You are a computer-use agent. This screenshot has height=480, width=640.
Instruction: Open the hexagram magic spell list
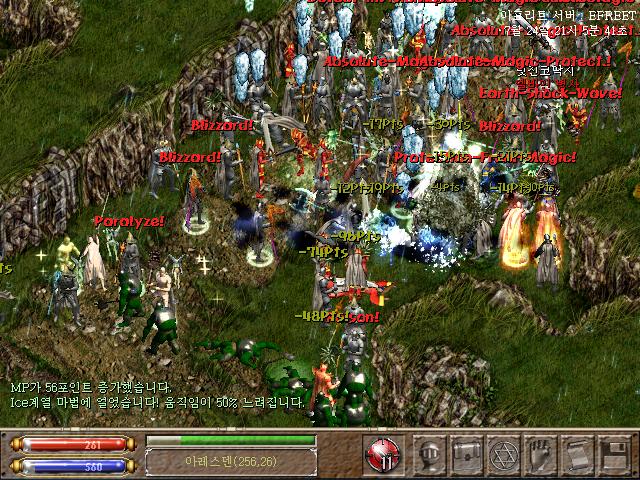coord(503,454)
